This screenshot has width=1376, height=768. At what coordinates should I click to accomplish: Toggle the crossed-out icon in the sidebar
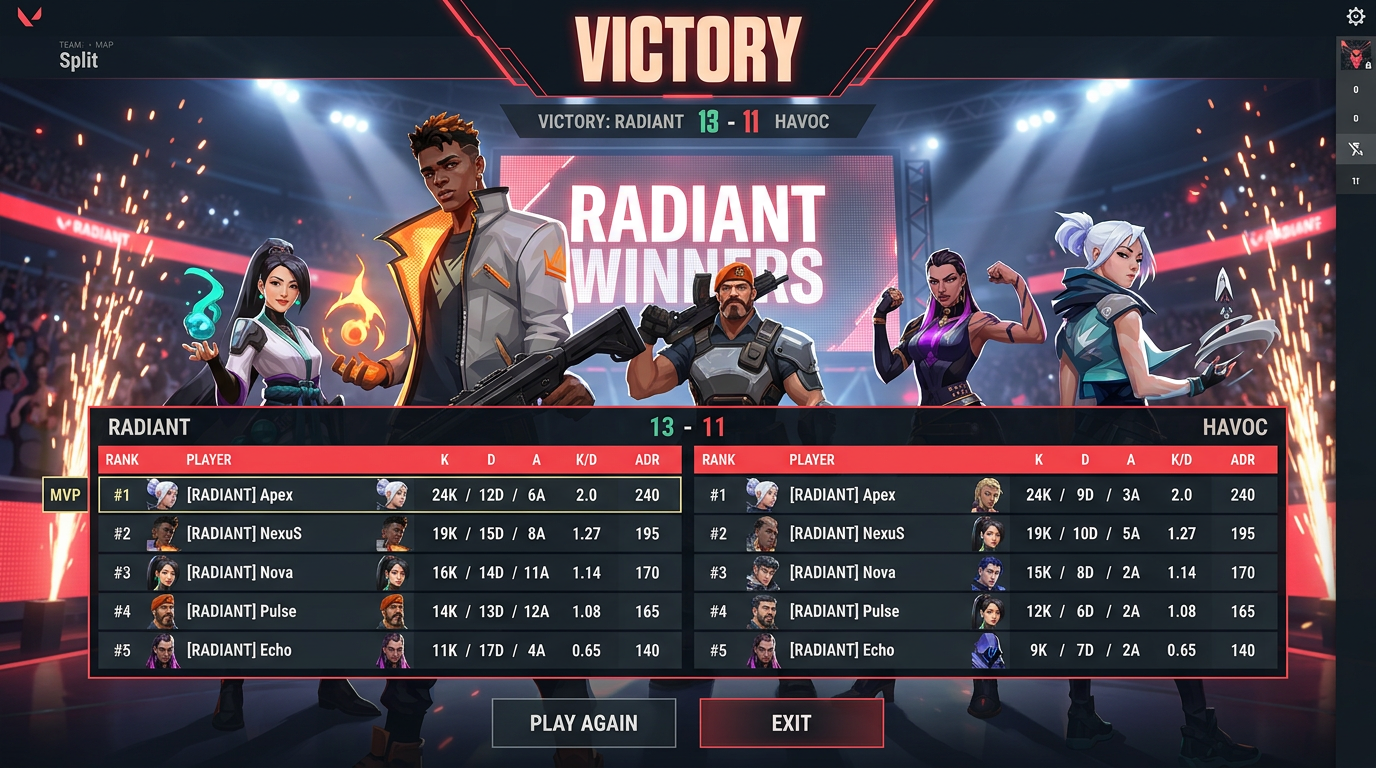tap(1355, 150)
